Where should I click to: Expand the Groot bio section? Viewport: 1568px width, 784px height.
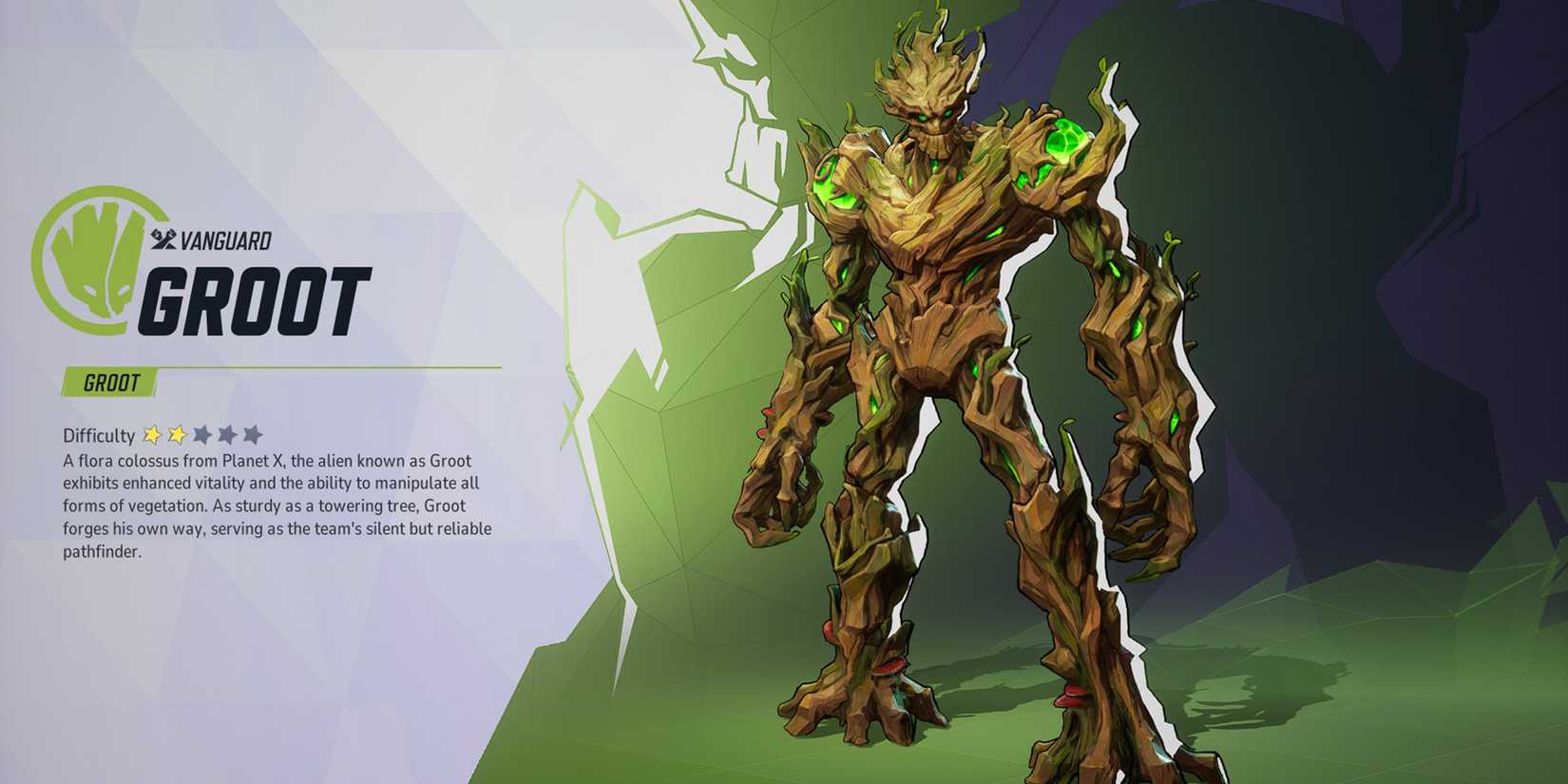[276, 504]
